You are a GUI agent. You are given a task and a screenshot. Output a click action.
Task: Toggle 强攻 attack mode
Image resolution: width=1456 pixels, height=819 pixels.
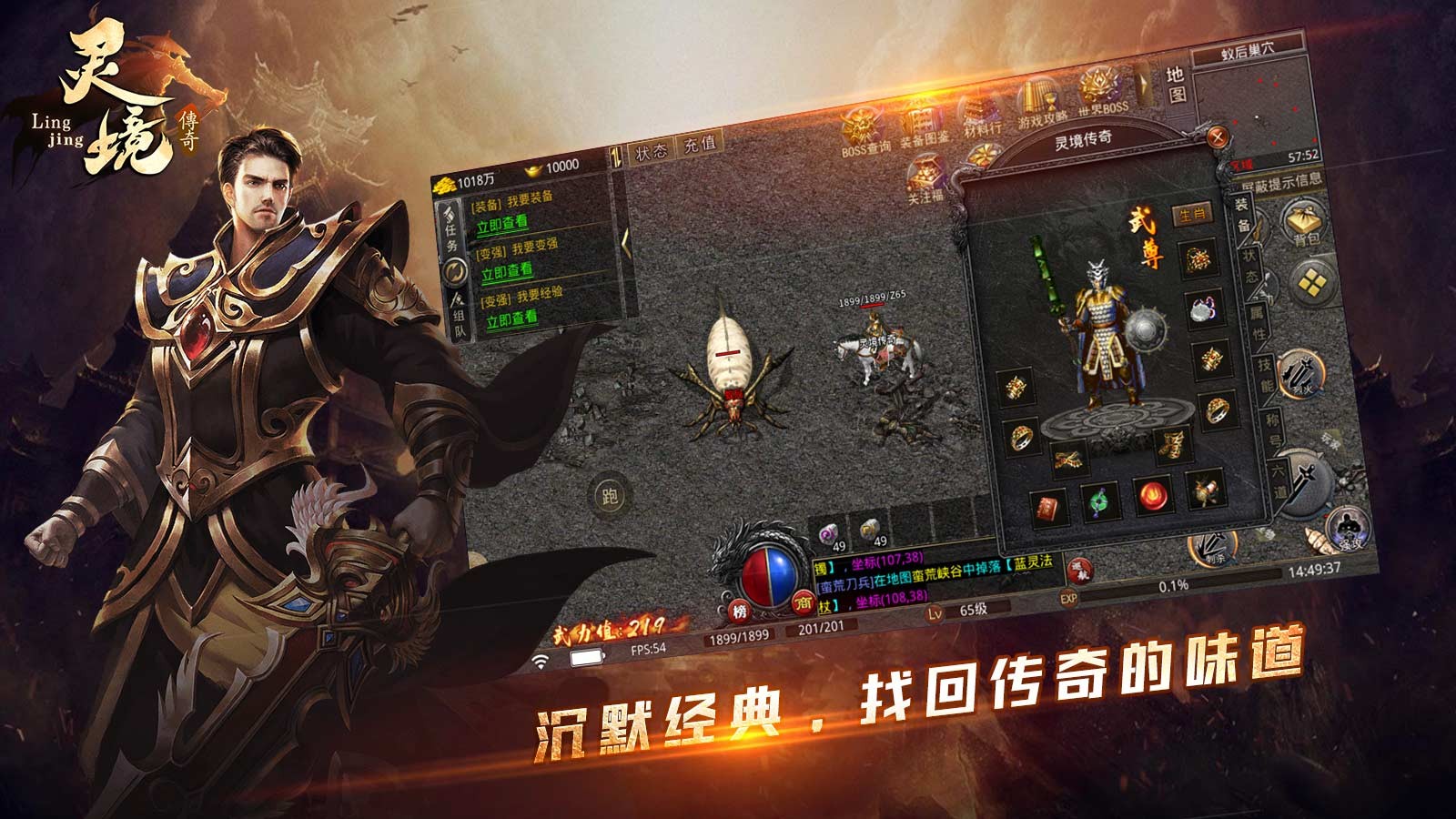[1349, 528]
